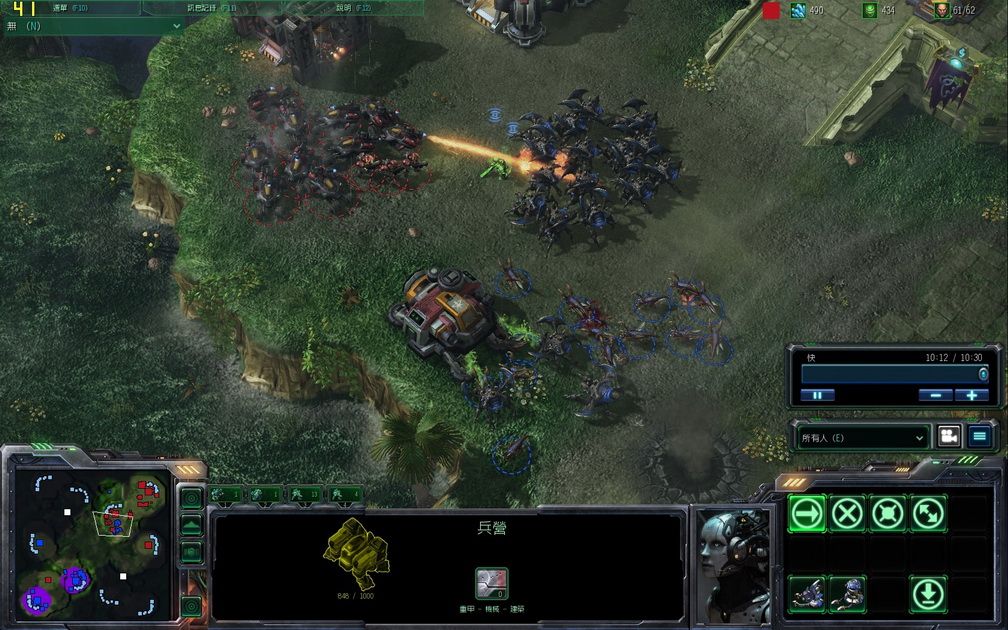Increase replay speed with the plus button

coord(971,395)
